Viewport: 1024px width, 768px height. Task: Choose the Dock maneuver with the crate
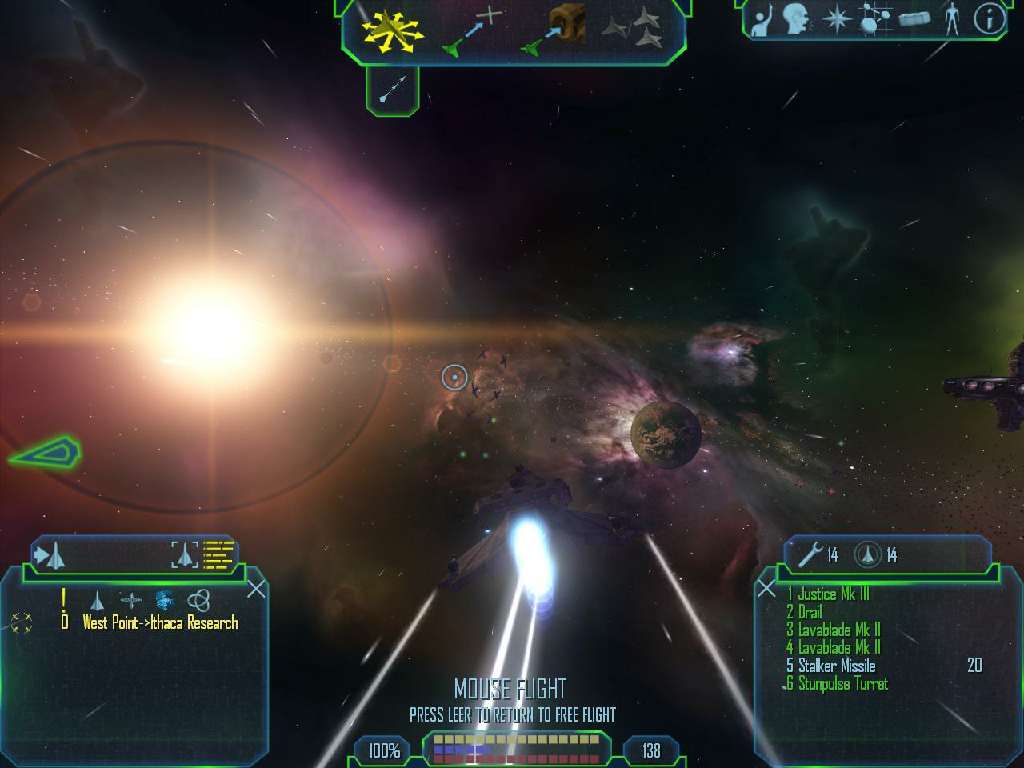click(x=555, y=30)
